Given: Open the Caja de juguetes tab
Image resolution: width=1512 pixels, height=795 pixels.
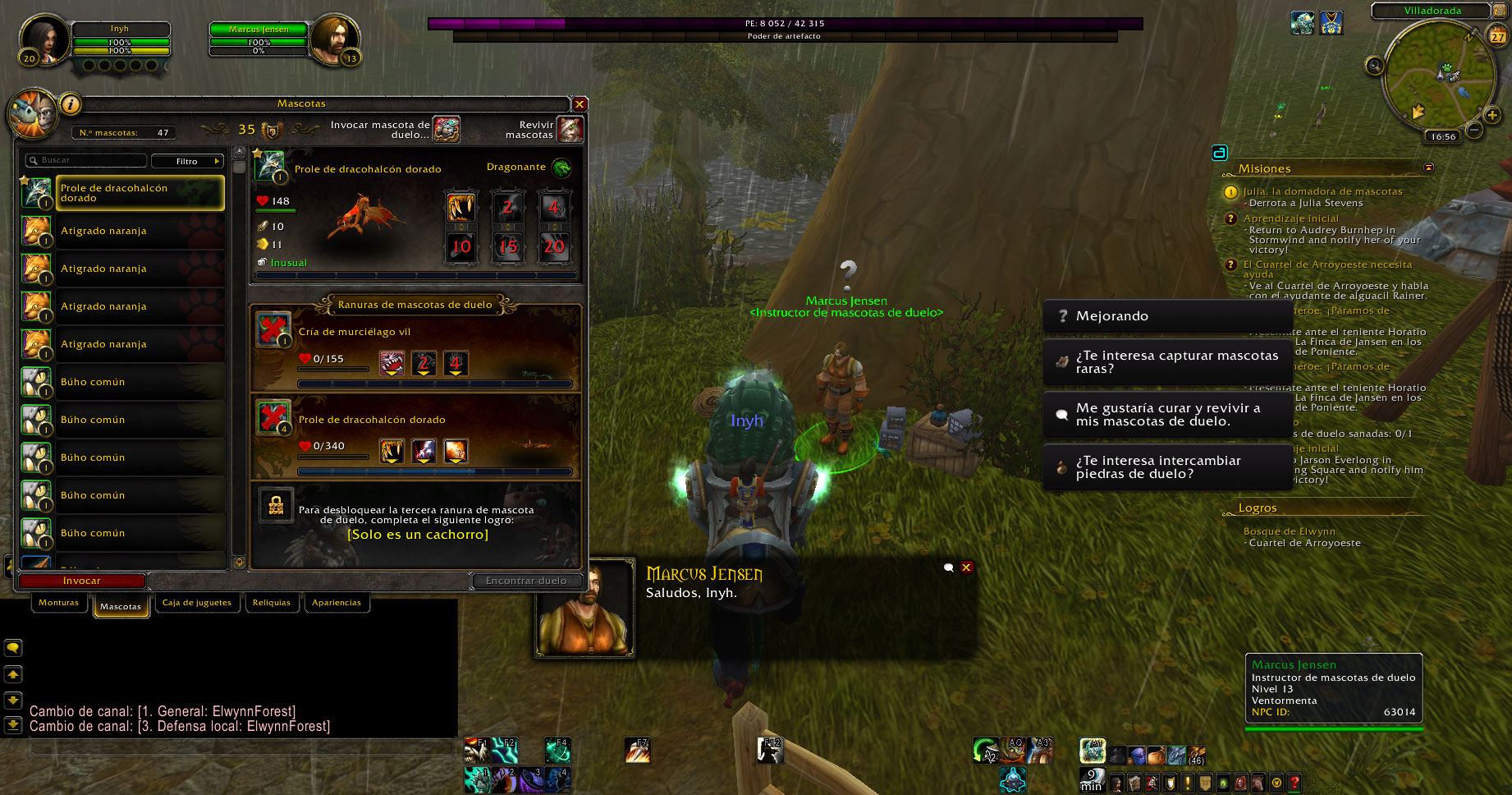Looking at the screenshot, I should point(197,603).
